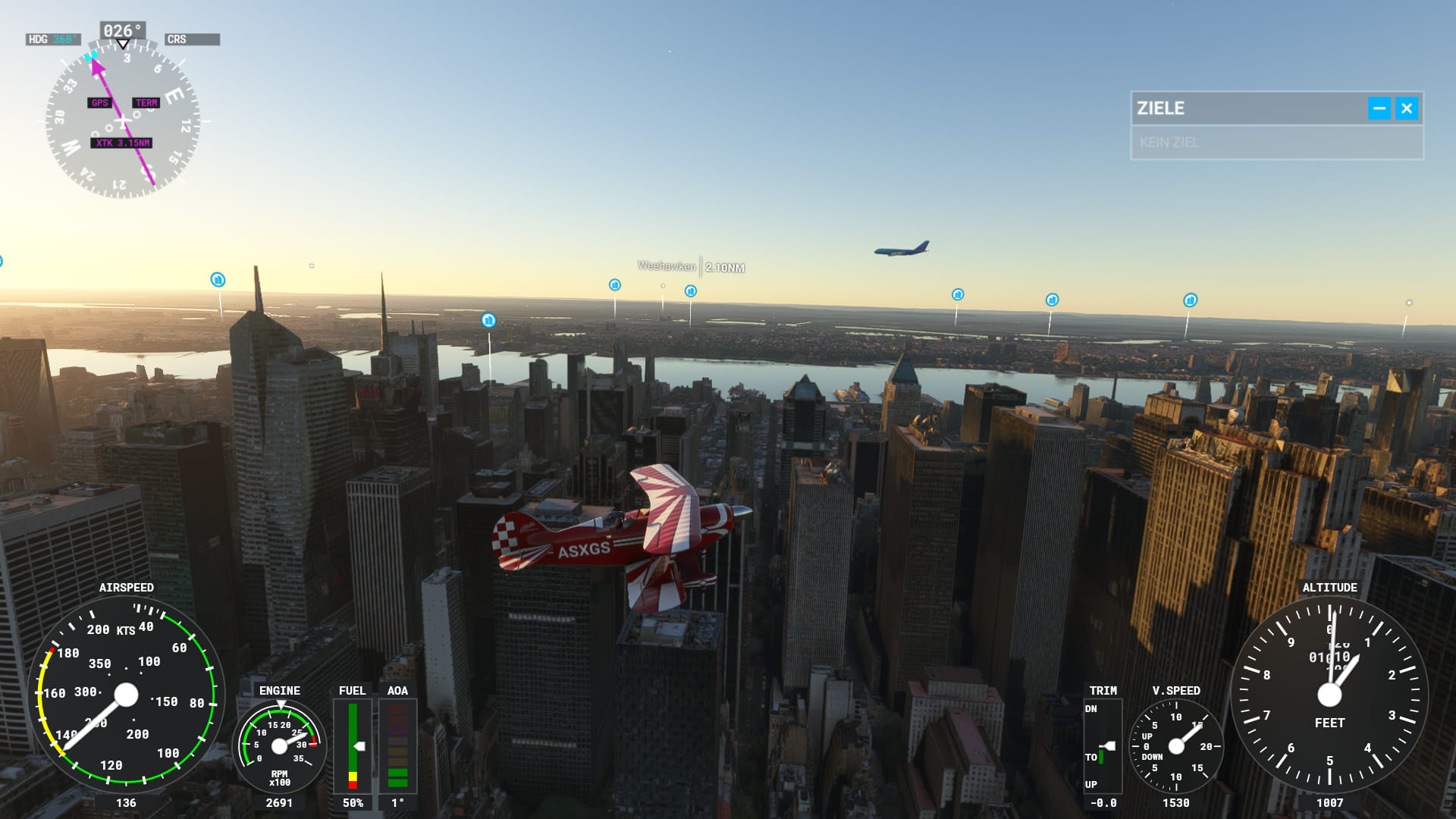Click the ZIELE panel title bar
The width and height of the screenshot is (1456, 819).
pyautogui.click(x=1244, y=108)
